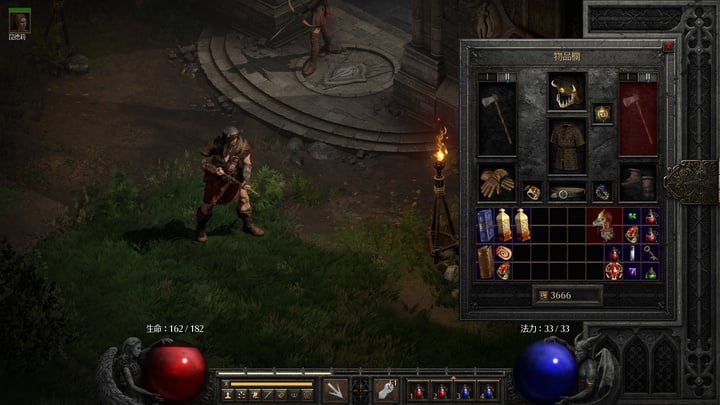Select the equipped horned helmet

point(566,95)
